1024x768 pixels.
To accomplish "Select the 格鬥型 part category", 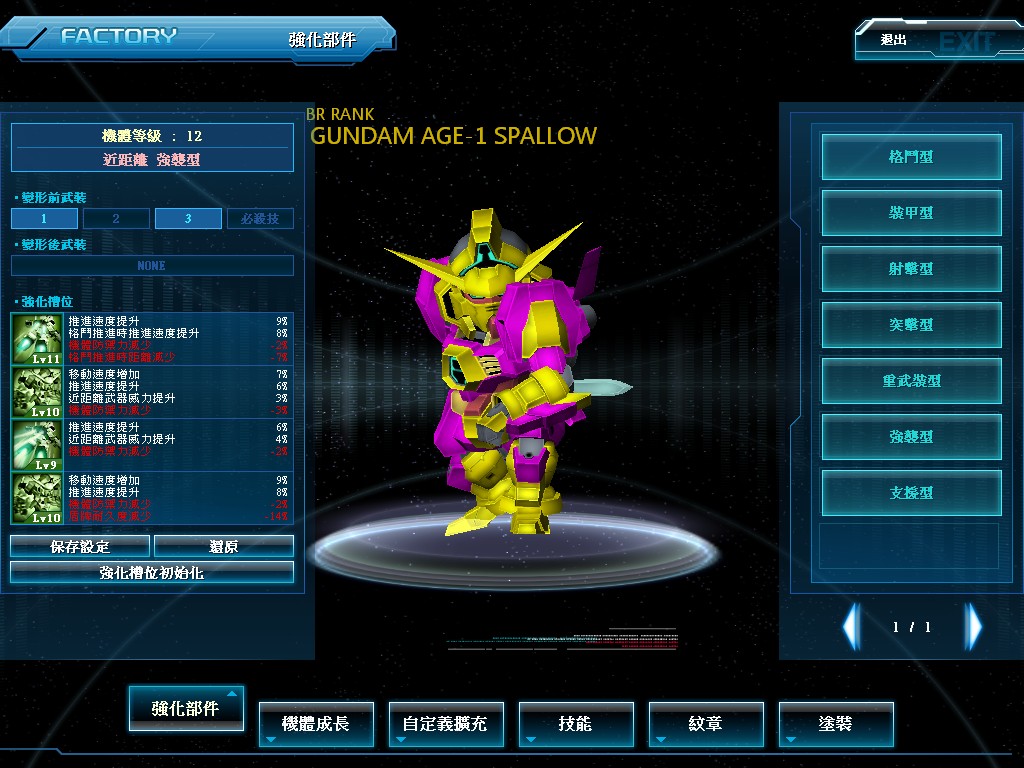I will click(x=911, y=157).
